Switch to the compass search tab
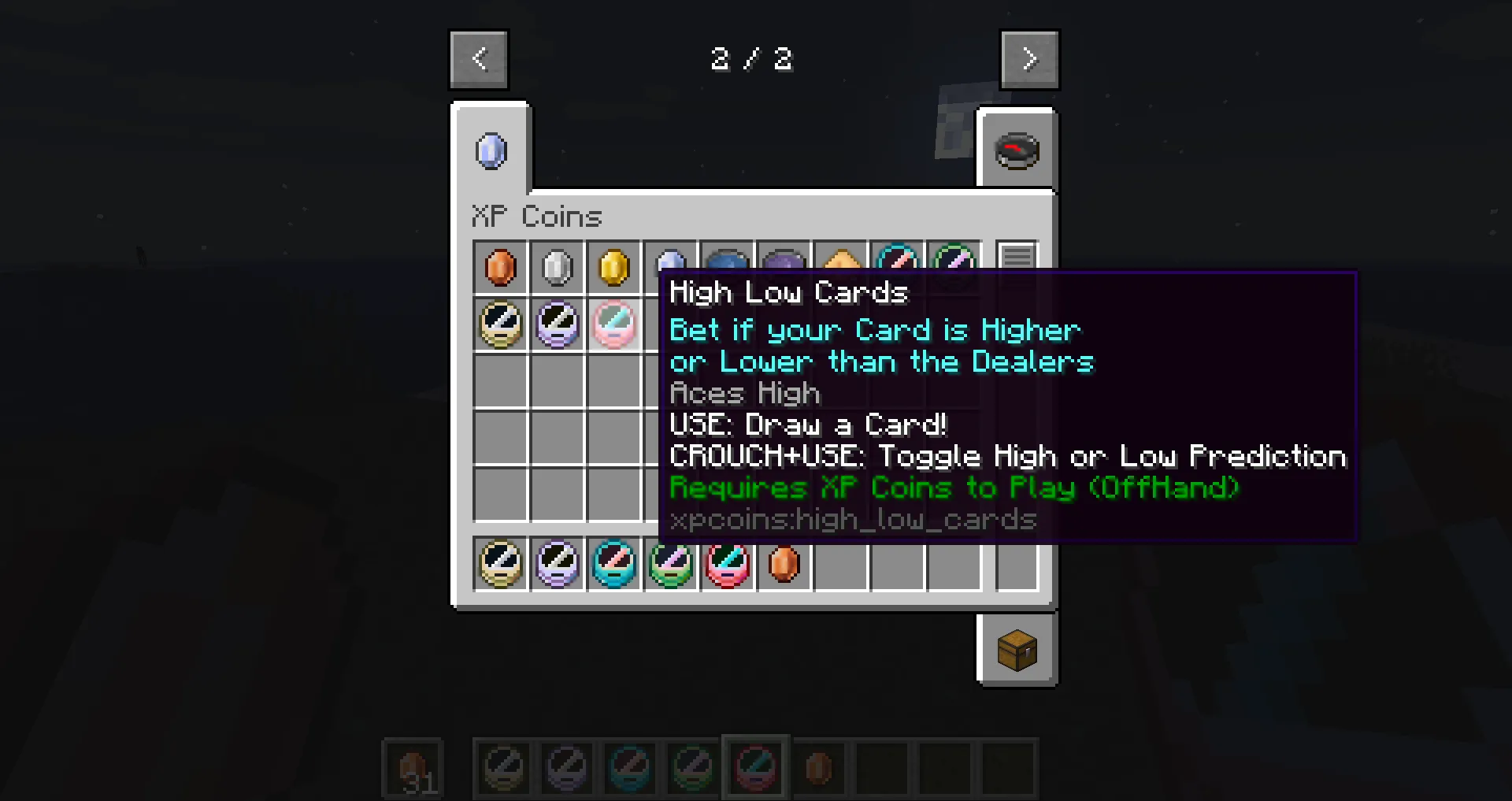Viewport: 1512px width, 801px height. pos(1017,150)
